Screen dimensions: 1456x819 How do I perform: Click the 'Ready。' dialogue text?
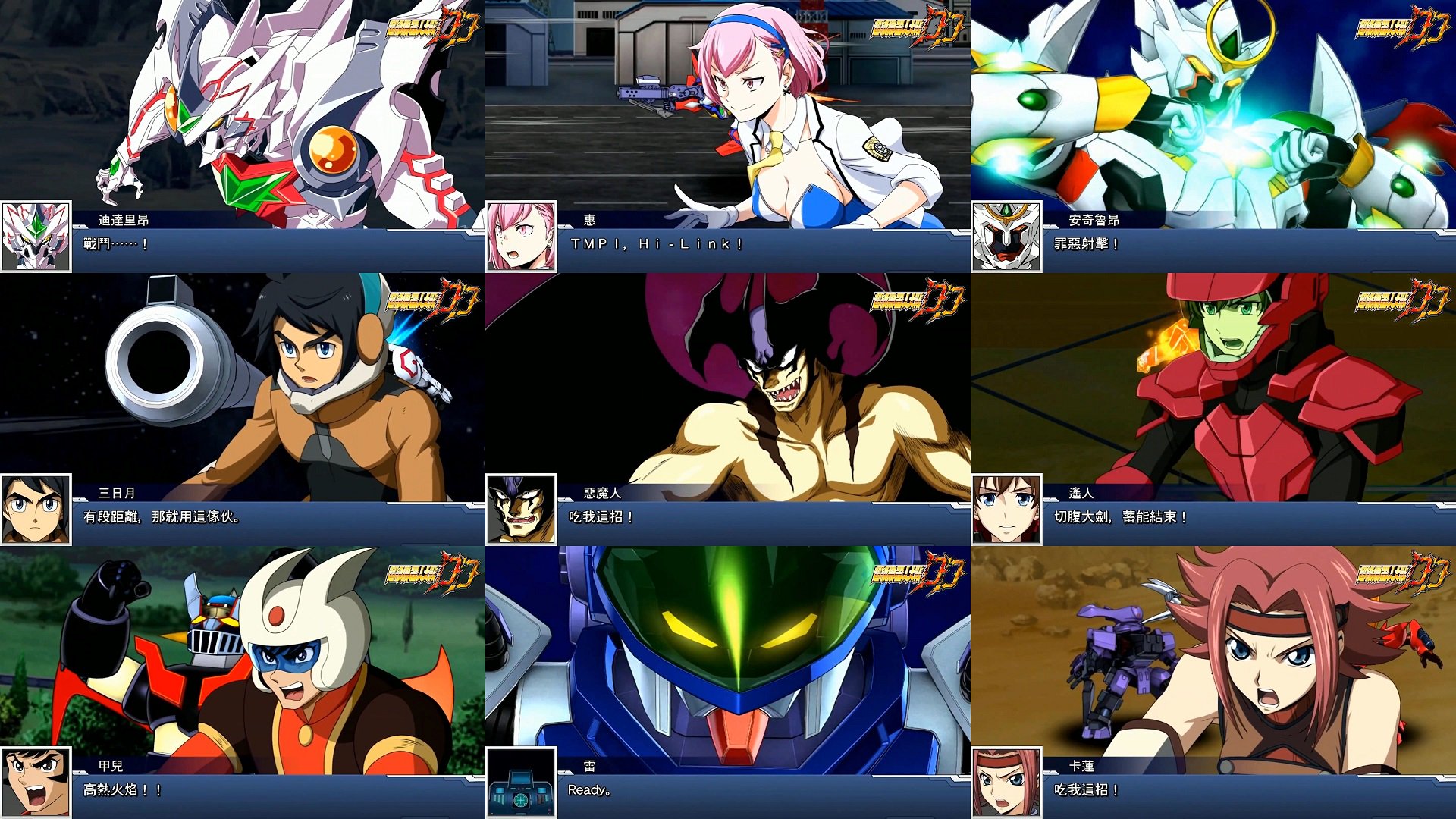click(x=588, y=791)
